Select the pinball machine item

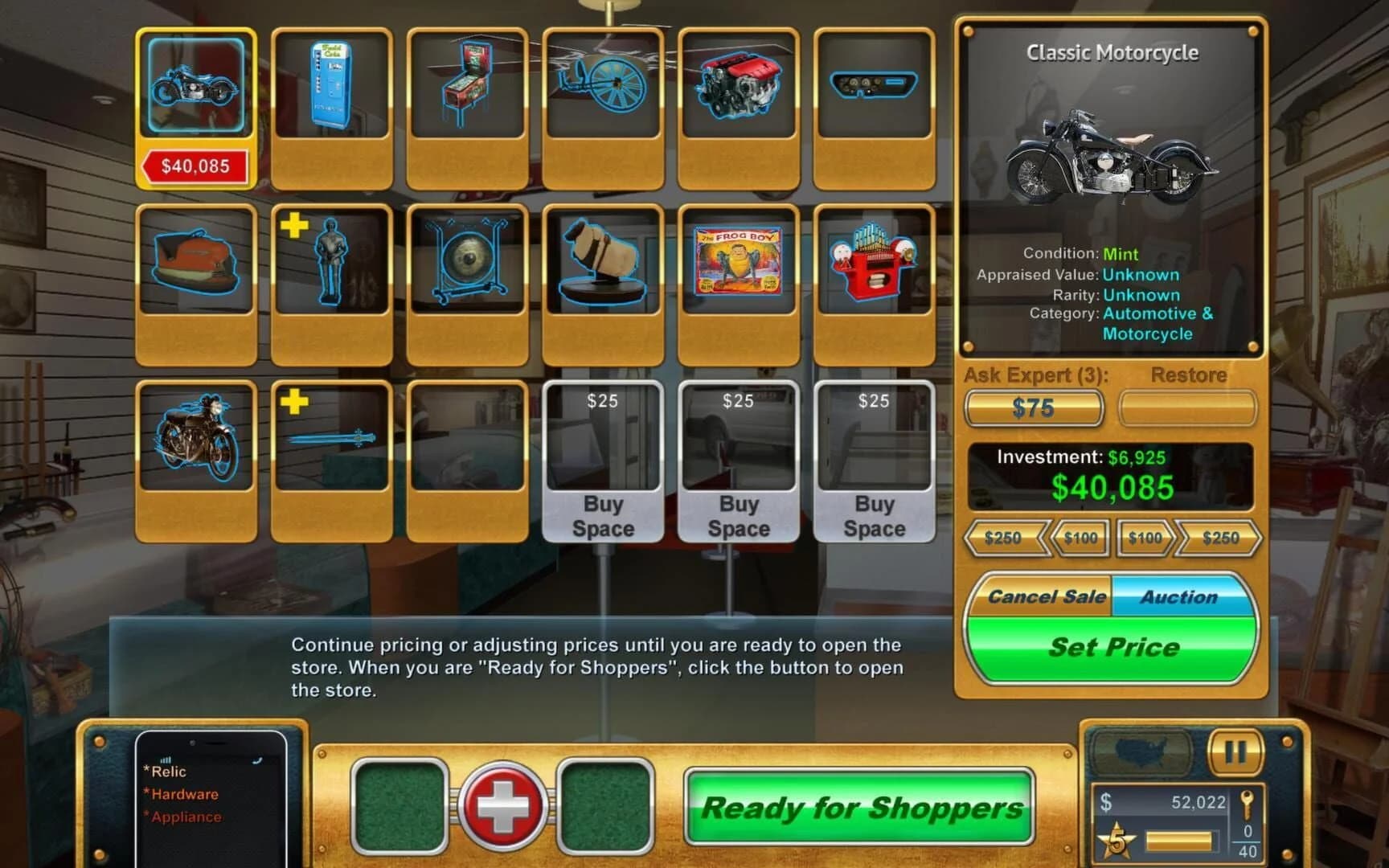(469, 88)
